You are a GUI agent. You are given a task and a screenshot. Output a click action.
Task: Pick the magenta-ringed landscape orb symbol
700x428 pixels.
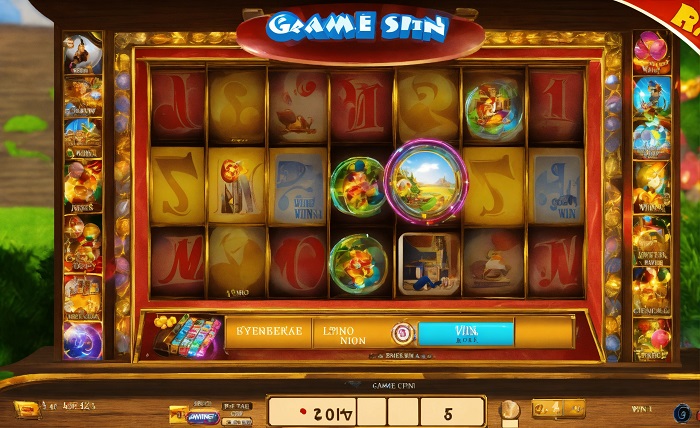pos(426,179)
